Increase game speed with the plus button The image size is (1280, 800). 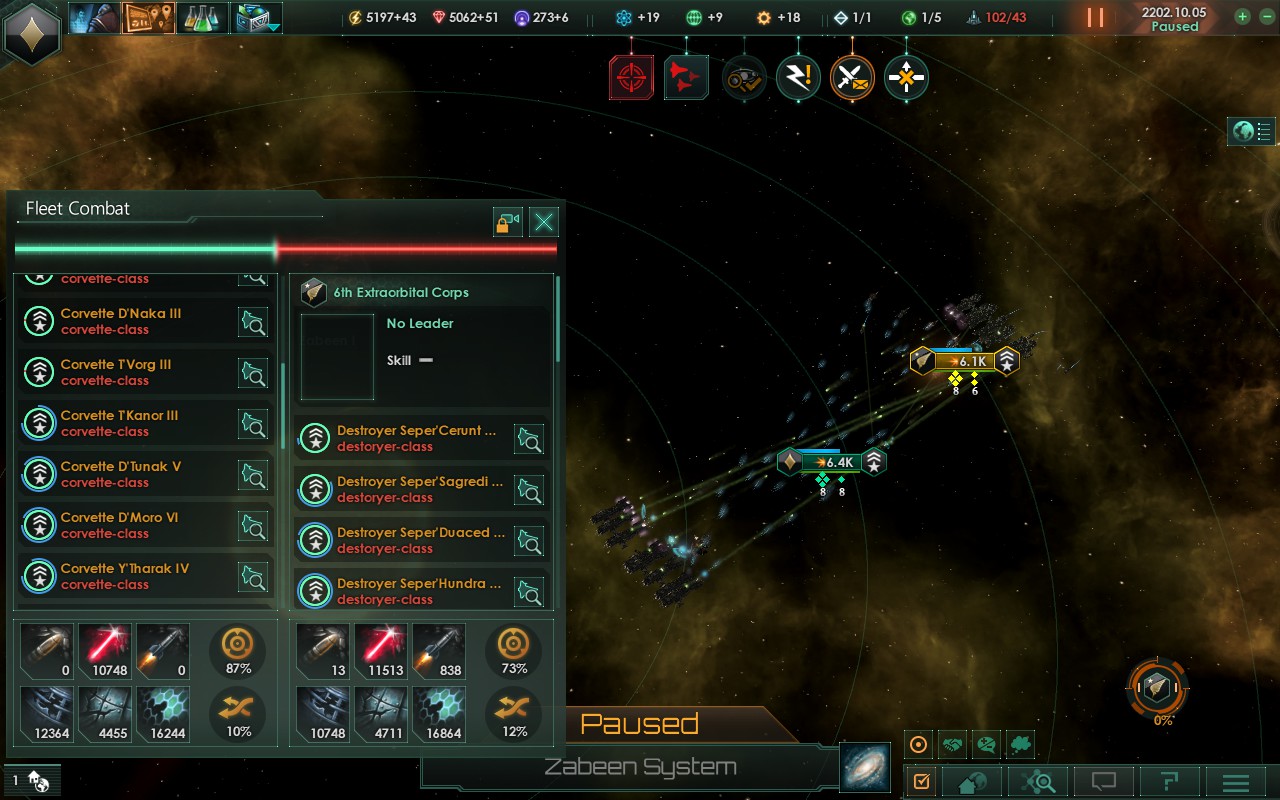click(1242, 17)
